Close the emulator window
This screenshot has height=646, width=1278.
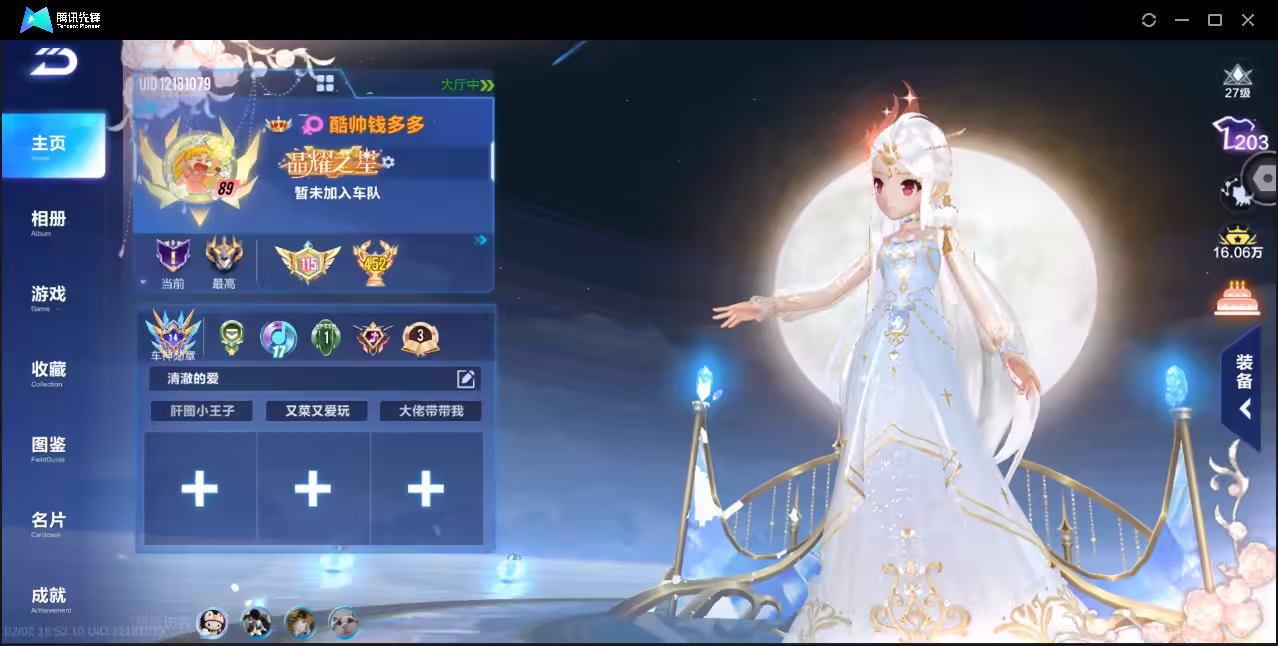point(1248,20)
